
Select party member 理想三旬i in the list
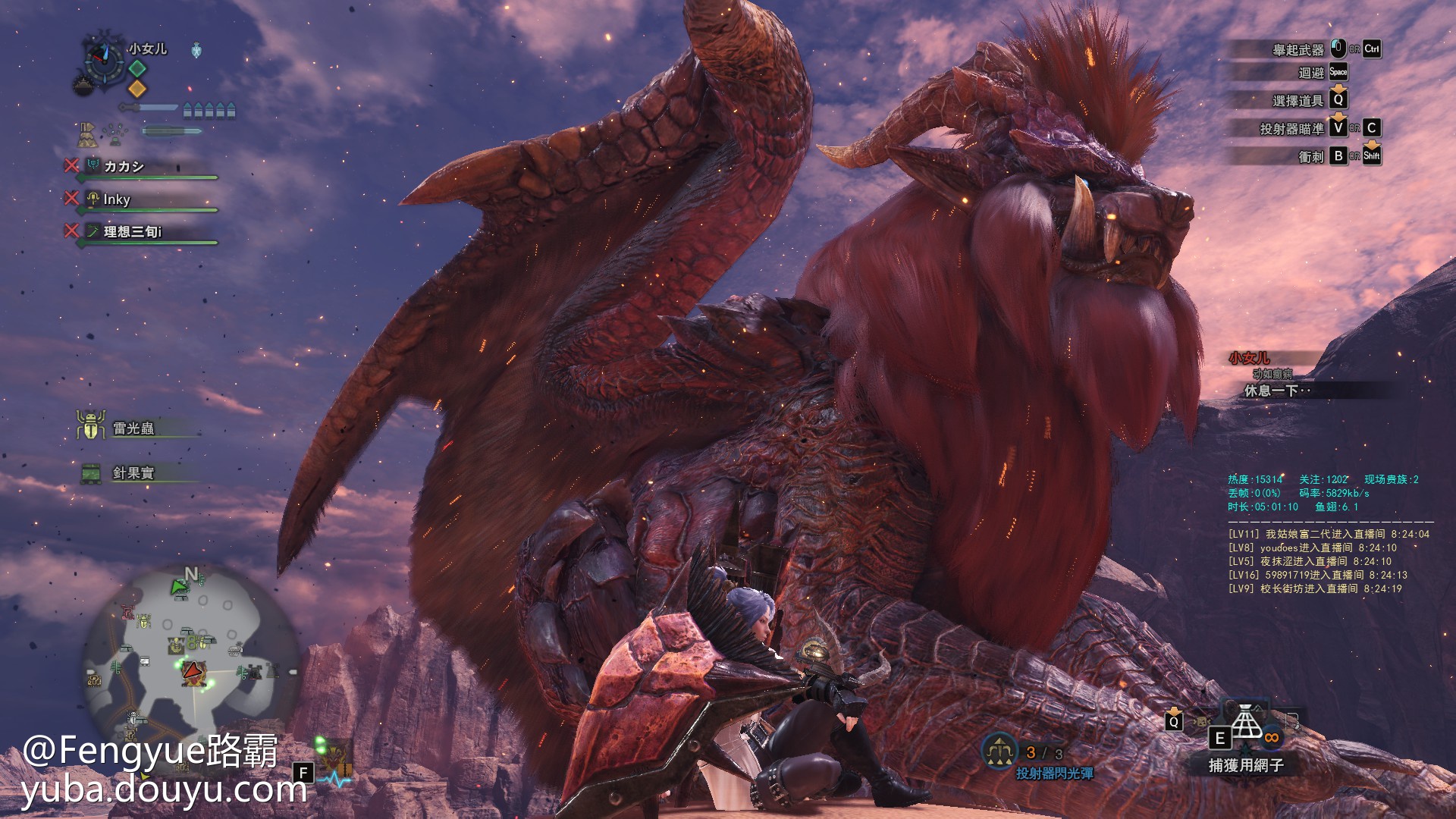[133, 231]
